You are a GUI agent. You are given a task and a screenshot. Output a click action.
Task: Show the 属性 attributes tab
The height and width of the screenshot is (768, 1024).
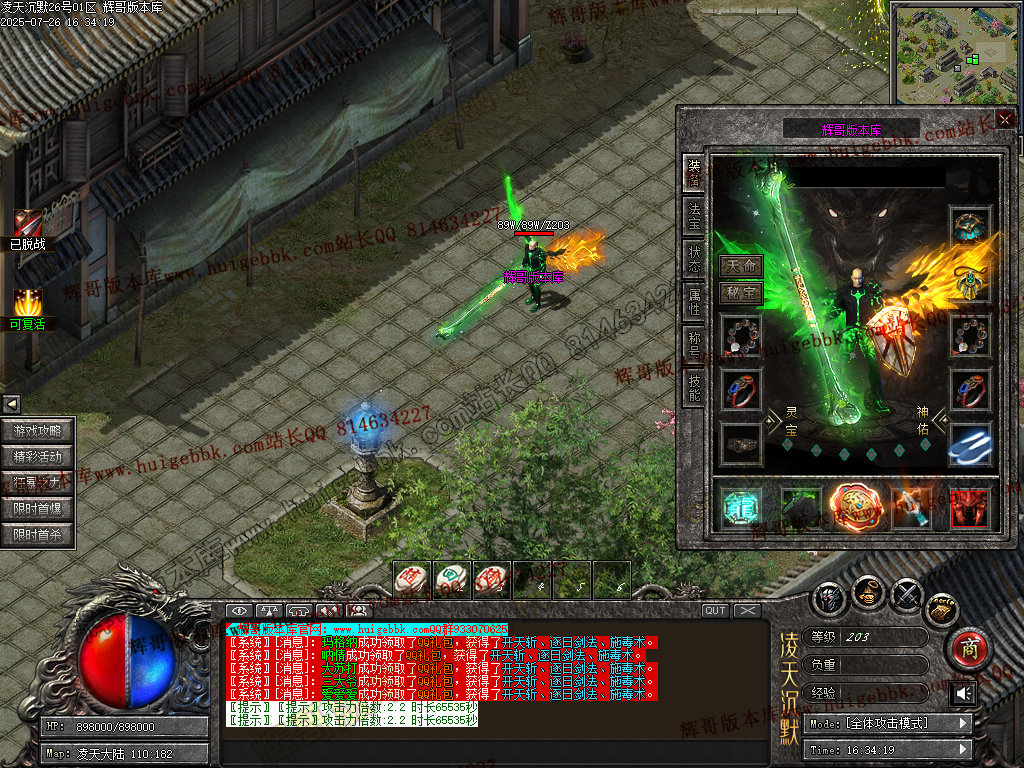click(x=693, y=300)
